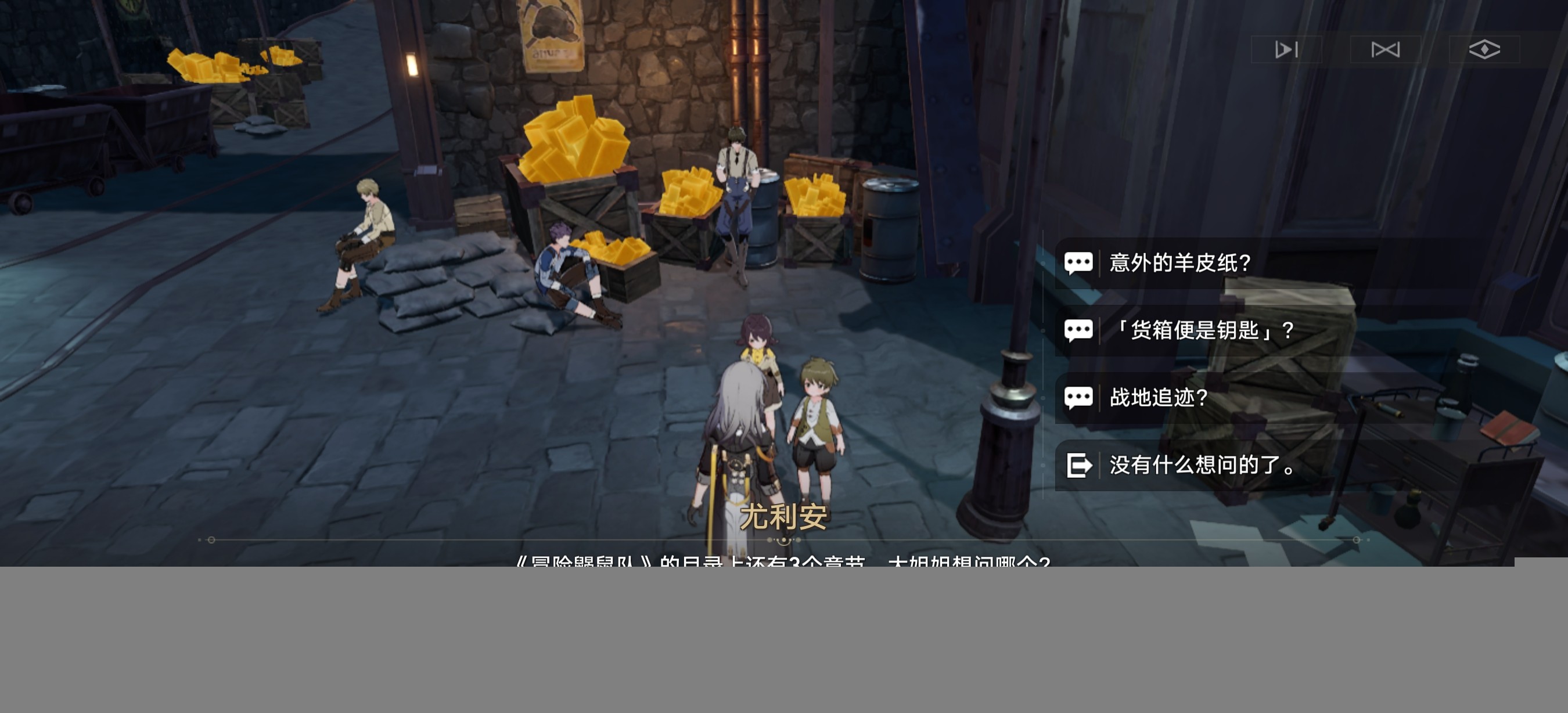Hide the interface with the eye icon
The width and height of the screenshot is (1568, 713).
pyautogui.click(x=1484, y=49)
